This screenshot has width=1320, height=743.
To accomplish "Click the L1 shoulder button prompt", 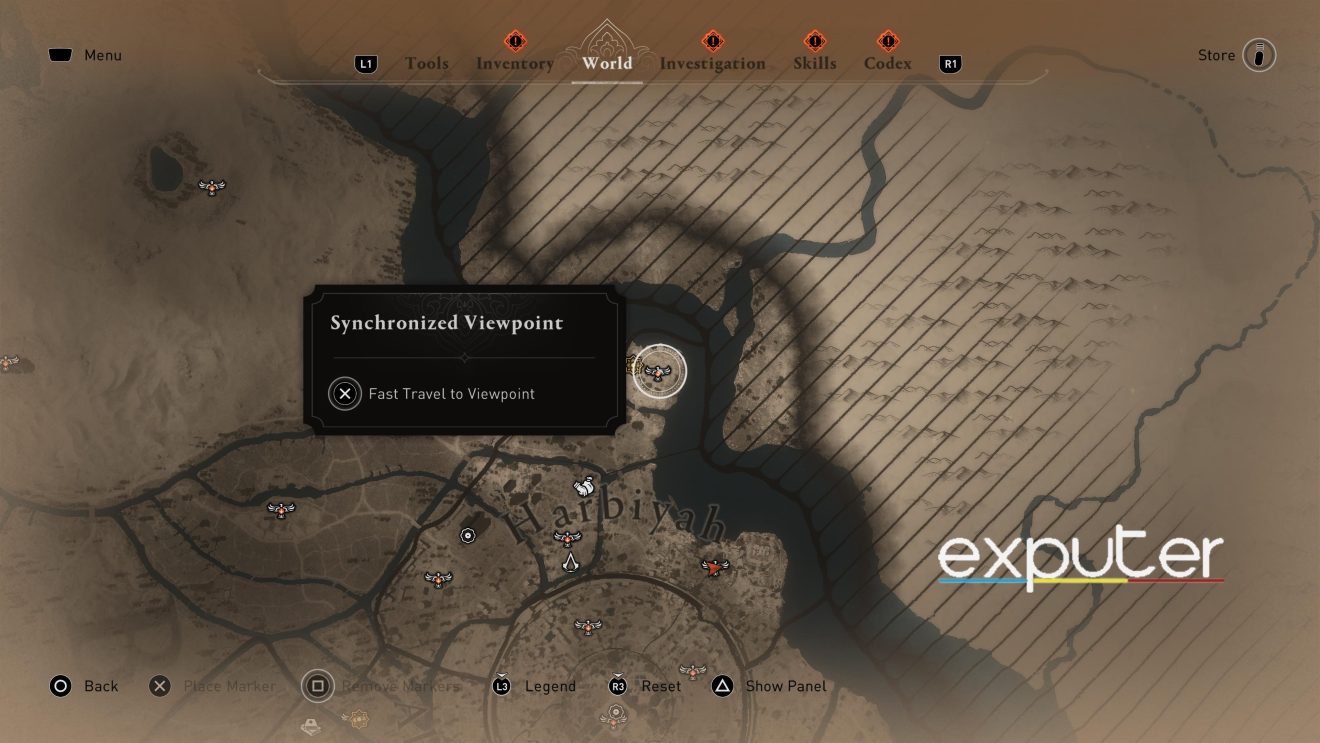I will point(366,63).
